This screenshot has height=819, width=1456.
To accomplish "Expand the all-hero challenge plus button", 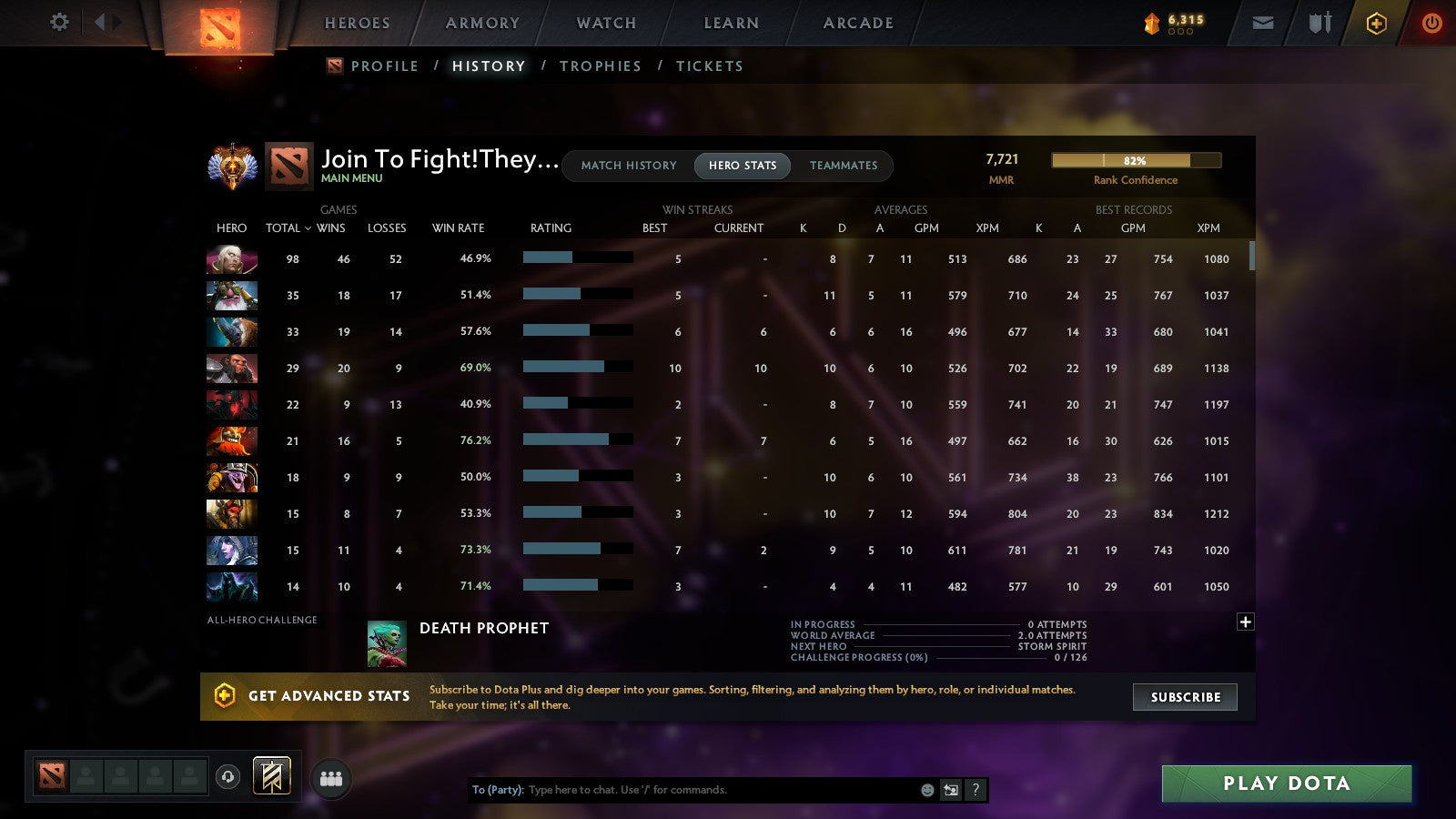I will click(x=1245, y=622).
